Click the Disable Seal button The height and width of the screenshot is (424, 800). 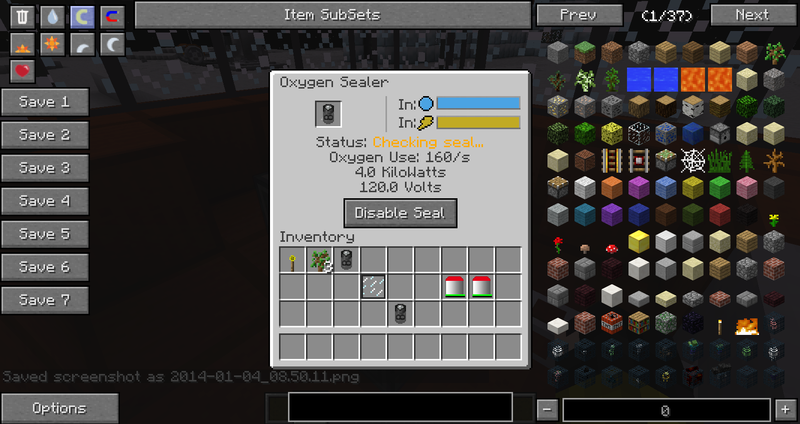click(400, 213)
